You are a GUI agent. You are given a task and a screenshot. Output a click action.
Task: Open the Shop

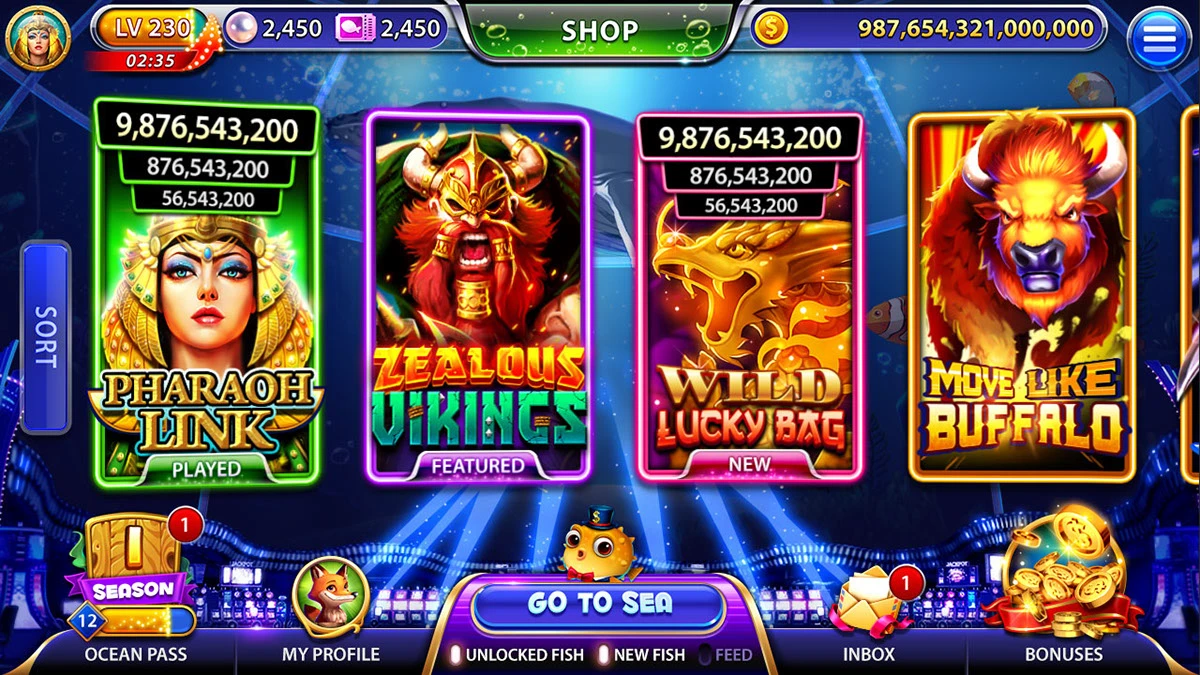pos(599,30)
